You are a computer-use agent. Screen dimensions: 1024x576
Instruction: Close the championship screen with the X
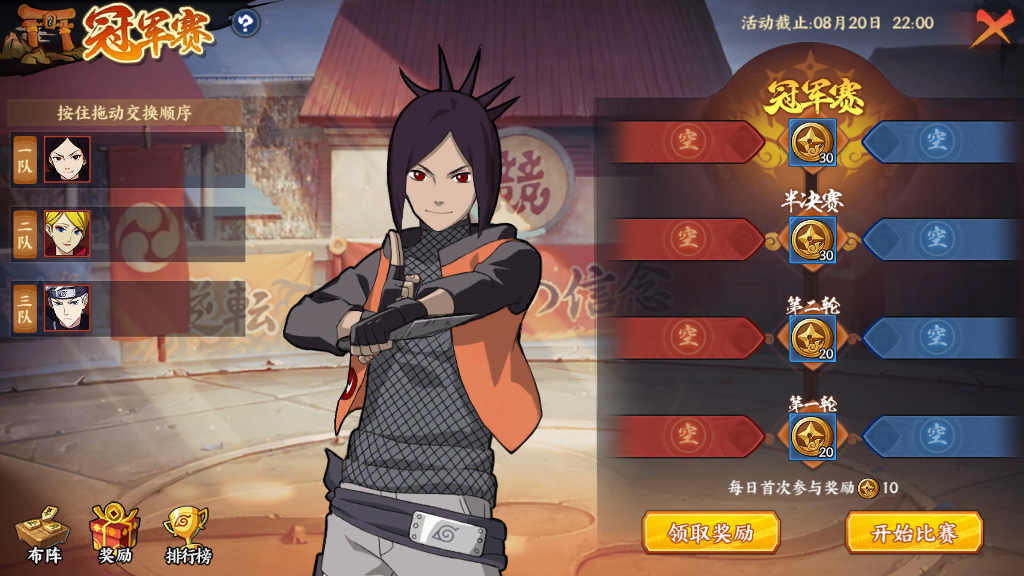pos(991,28)
